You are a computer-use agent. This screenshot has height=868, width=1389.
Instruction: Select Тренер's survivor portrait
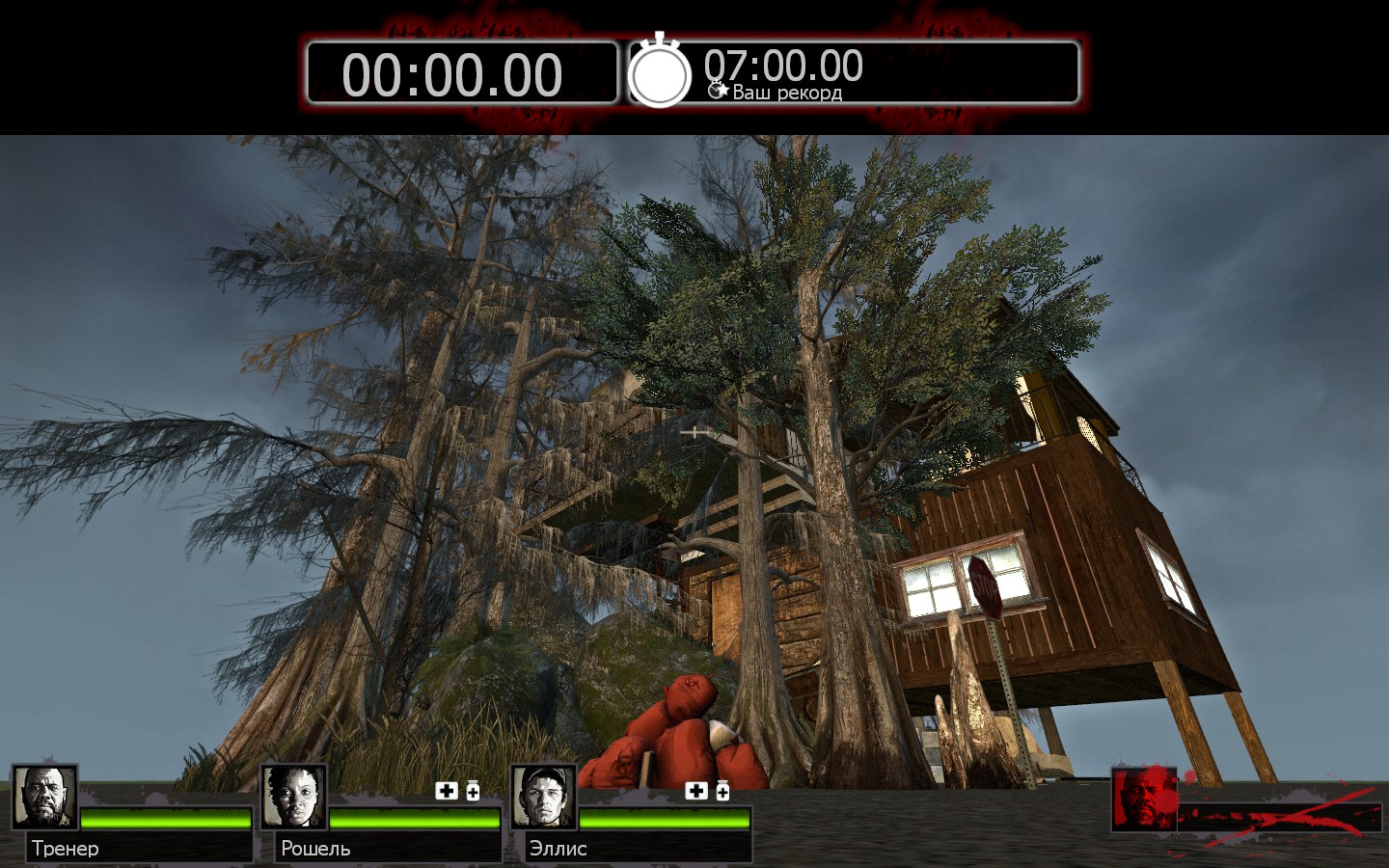(x=44, y=797)
